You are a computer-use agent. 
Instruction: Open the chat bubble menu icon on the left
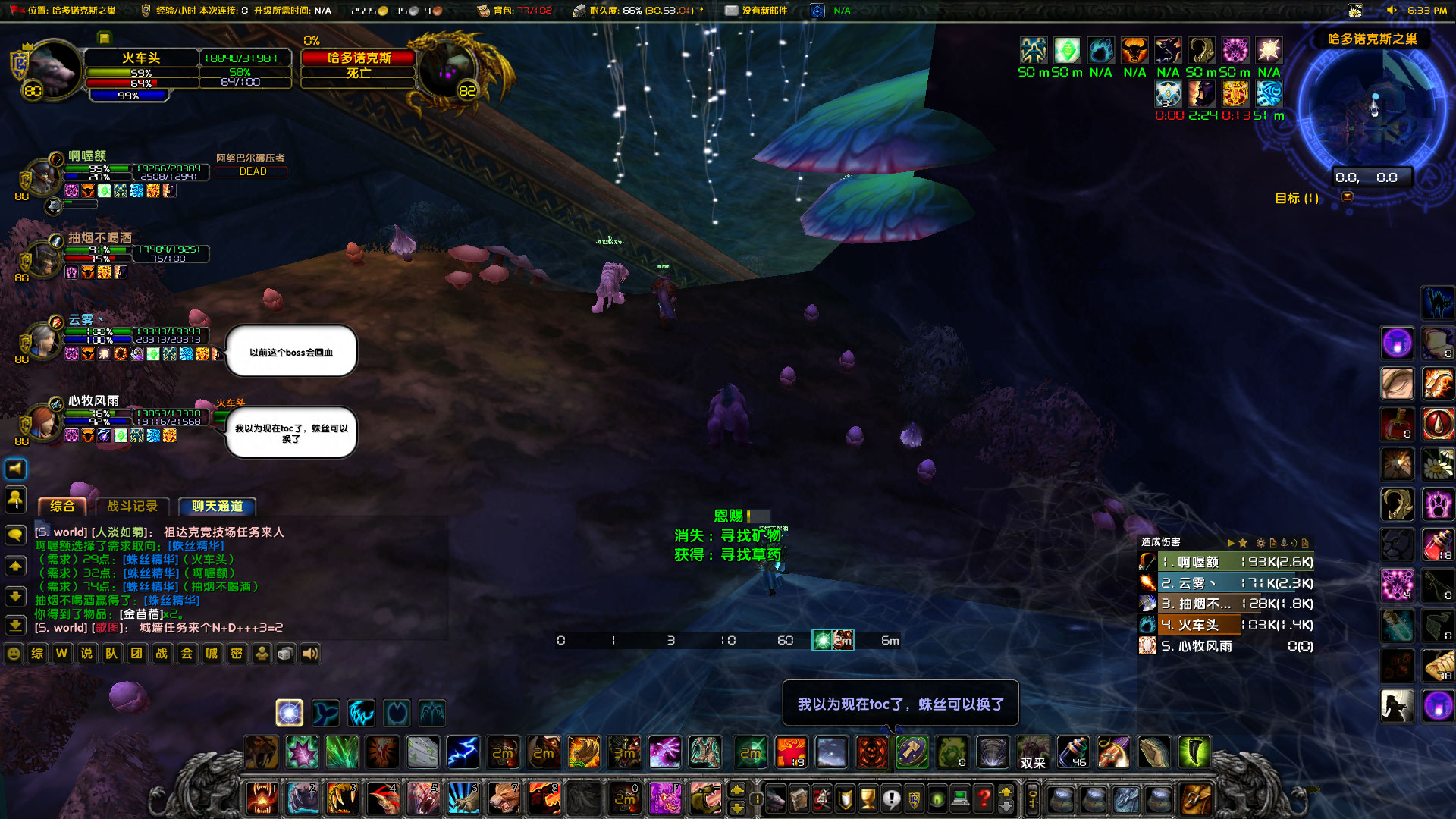coord(15,533)
